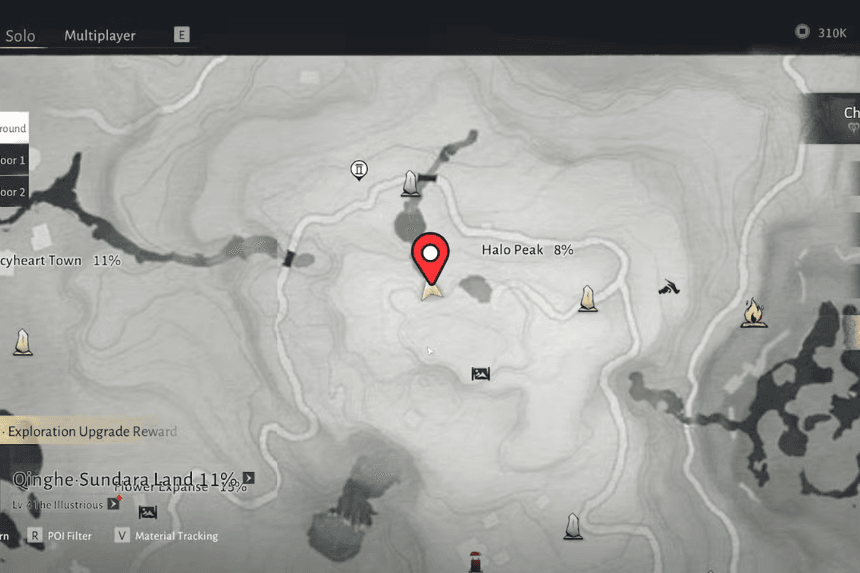
Task: Switch to the Multiplayer tab
Action: point(100,35)
